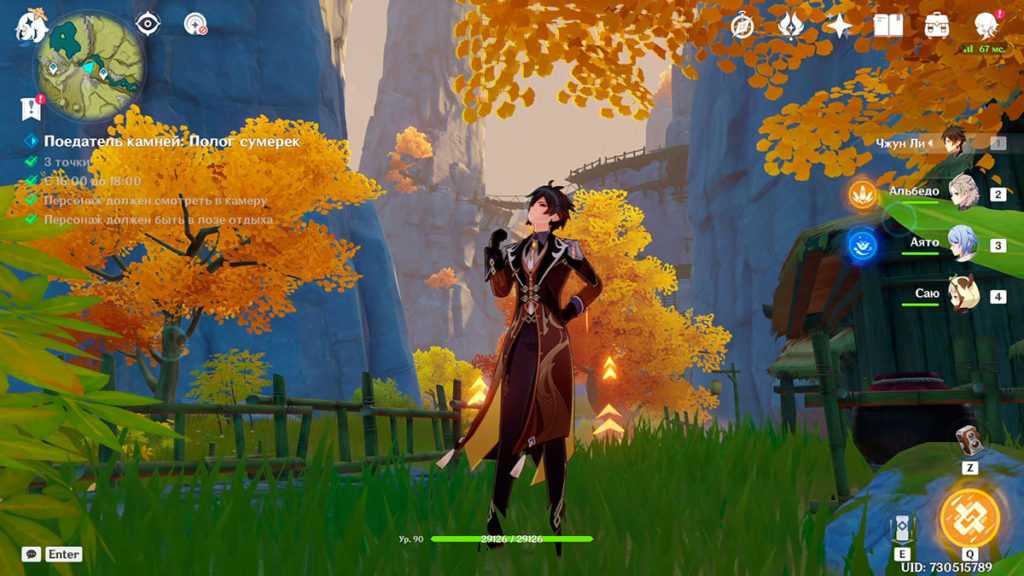Select the tracked quest "Поедатель камней"
This screenshot has width=1024, height=576.
coord(170,142)
